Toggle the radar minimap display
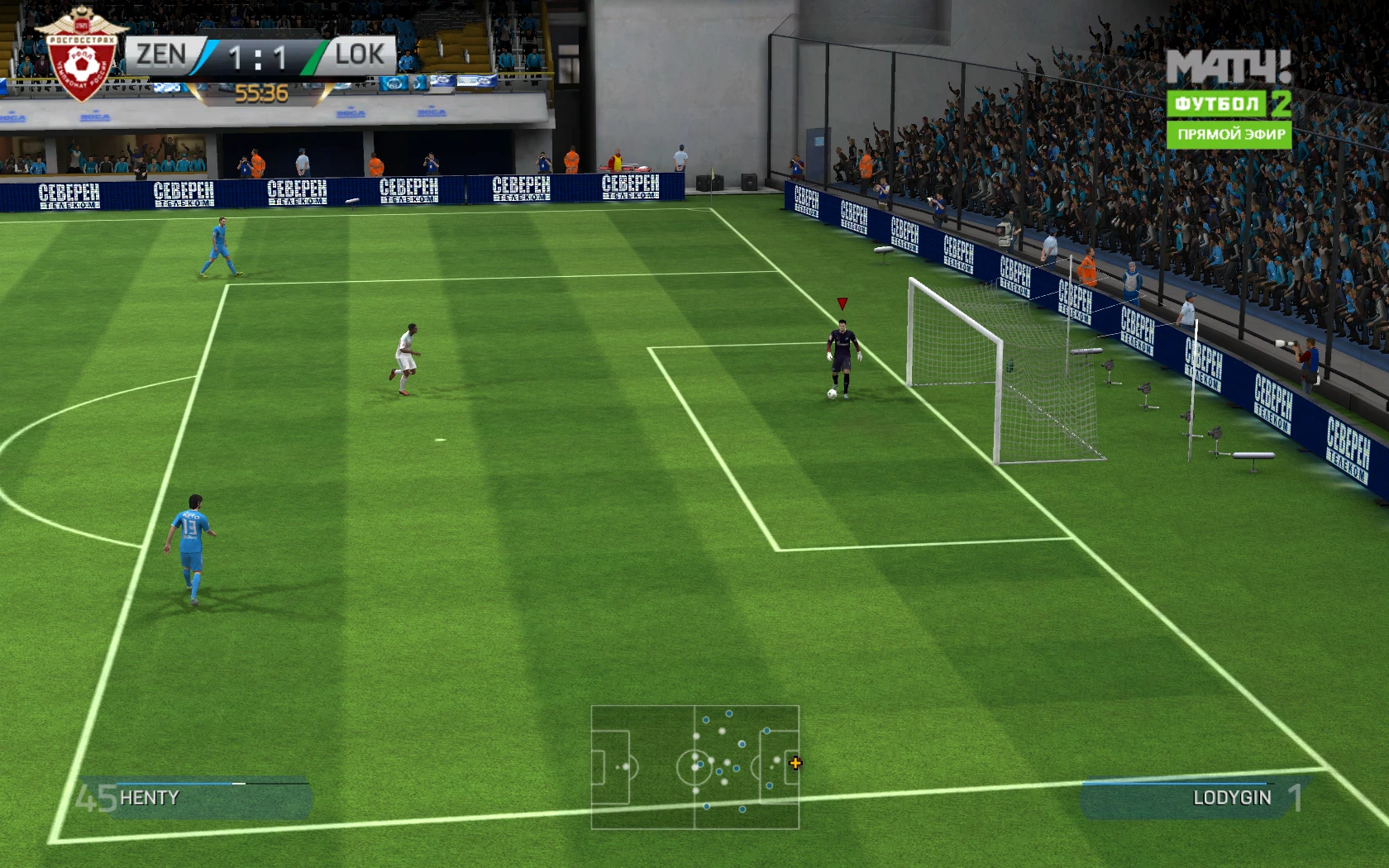The width and height of the screenshot is (1389, 868). [697, 769]
